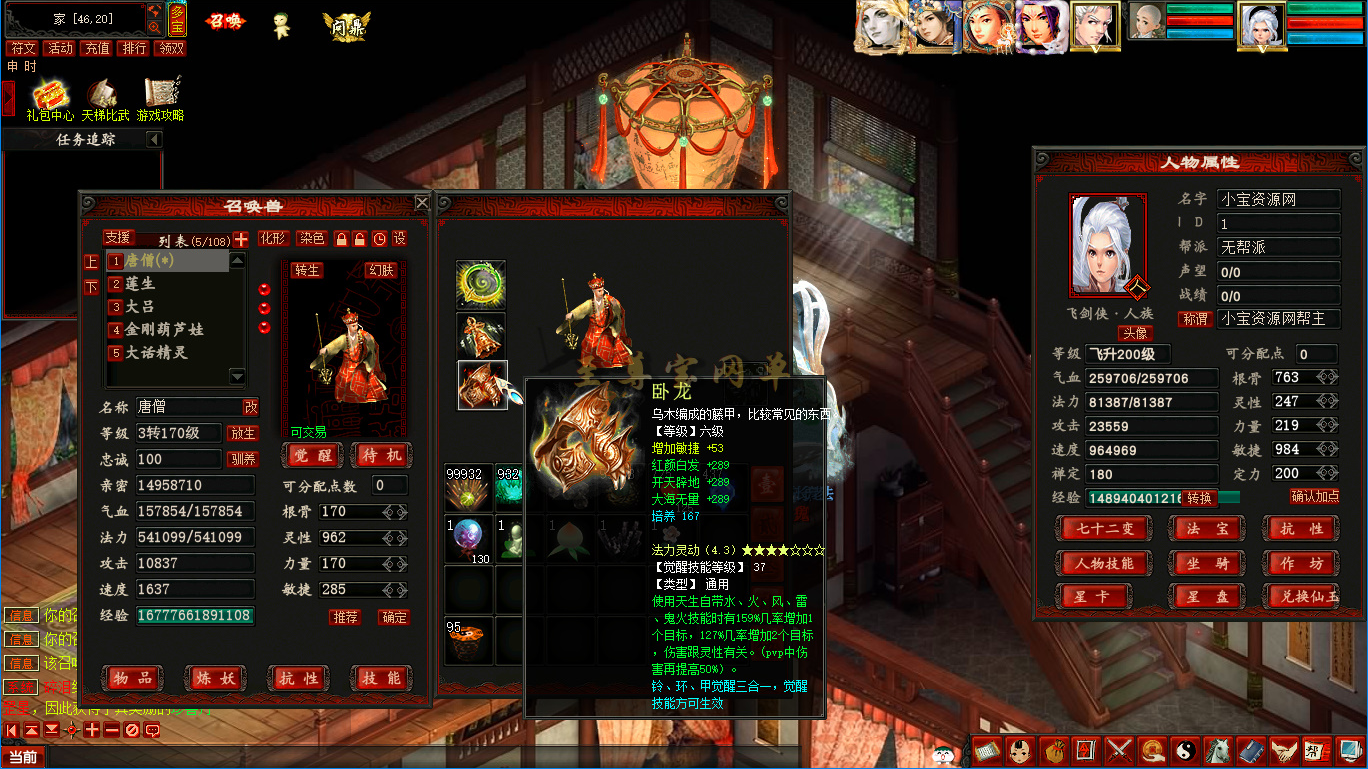Open the 法宝 treasure panel
This screenshot has width=1368, height=769.
pyautogui.click(x=1208, y=529)
